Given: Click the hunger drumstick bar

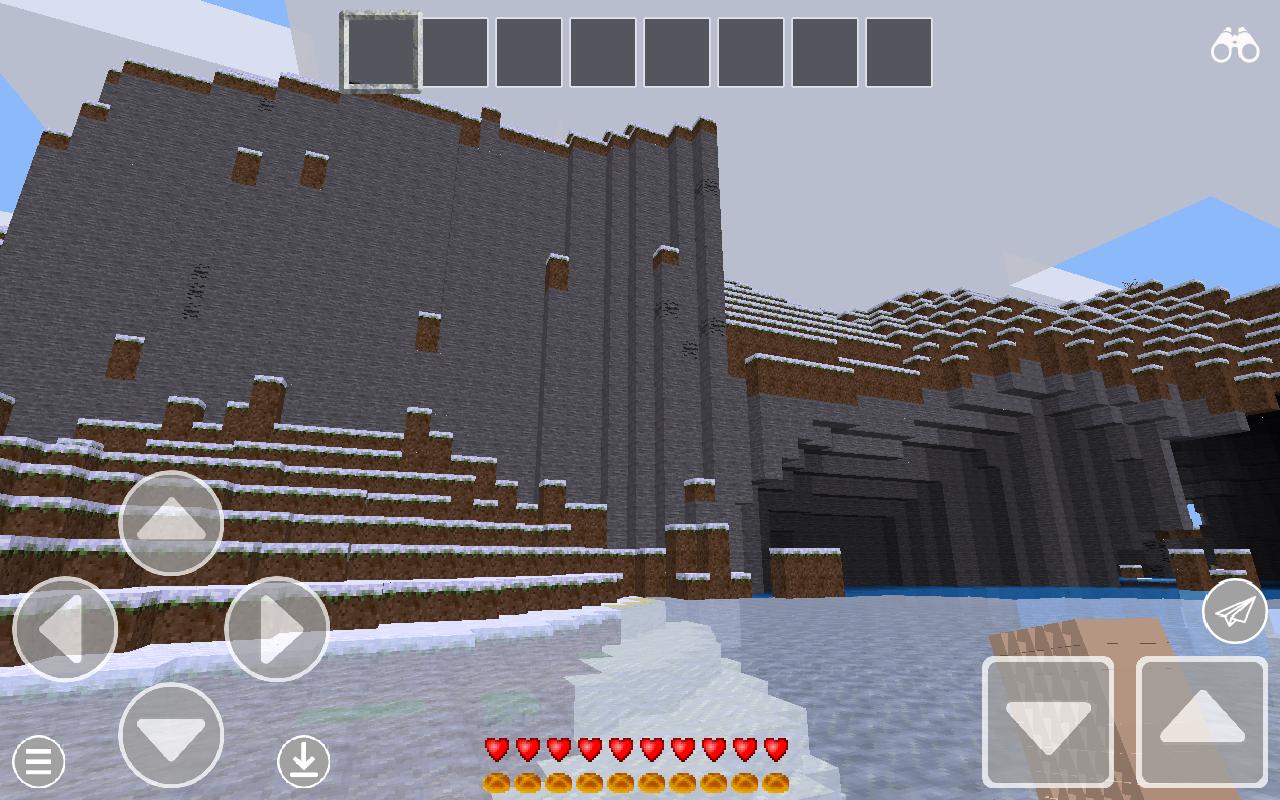Looking at the screenshot, I should (635, 782).
